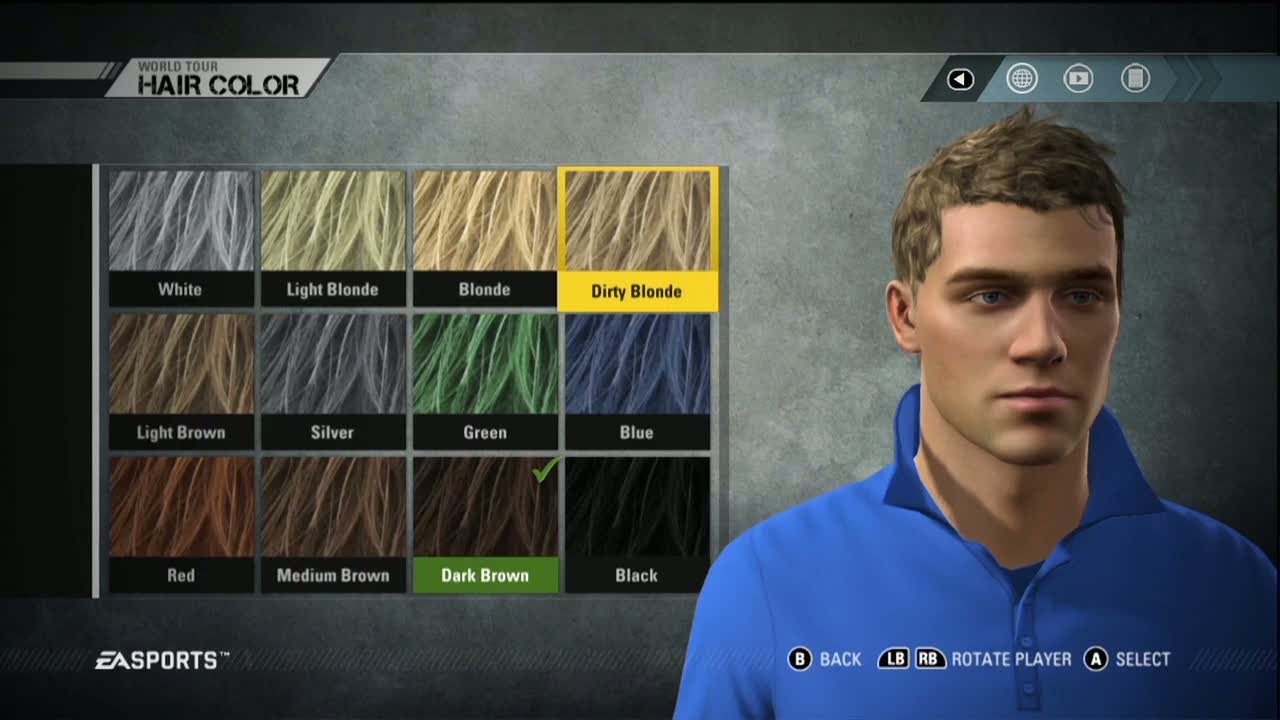
Task: Open the memory card icon in top bar
Action: (x=1135, y=78)
